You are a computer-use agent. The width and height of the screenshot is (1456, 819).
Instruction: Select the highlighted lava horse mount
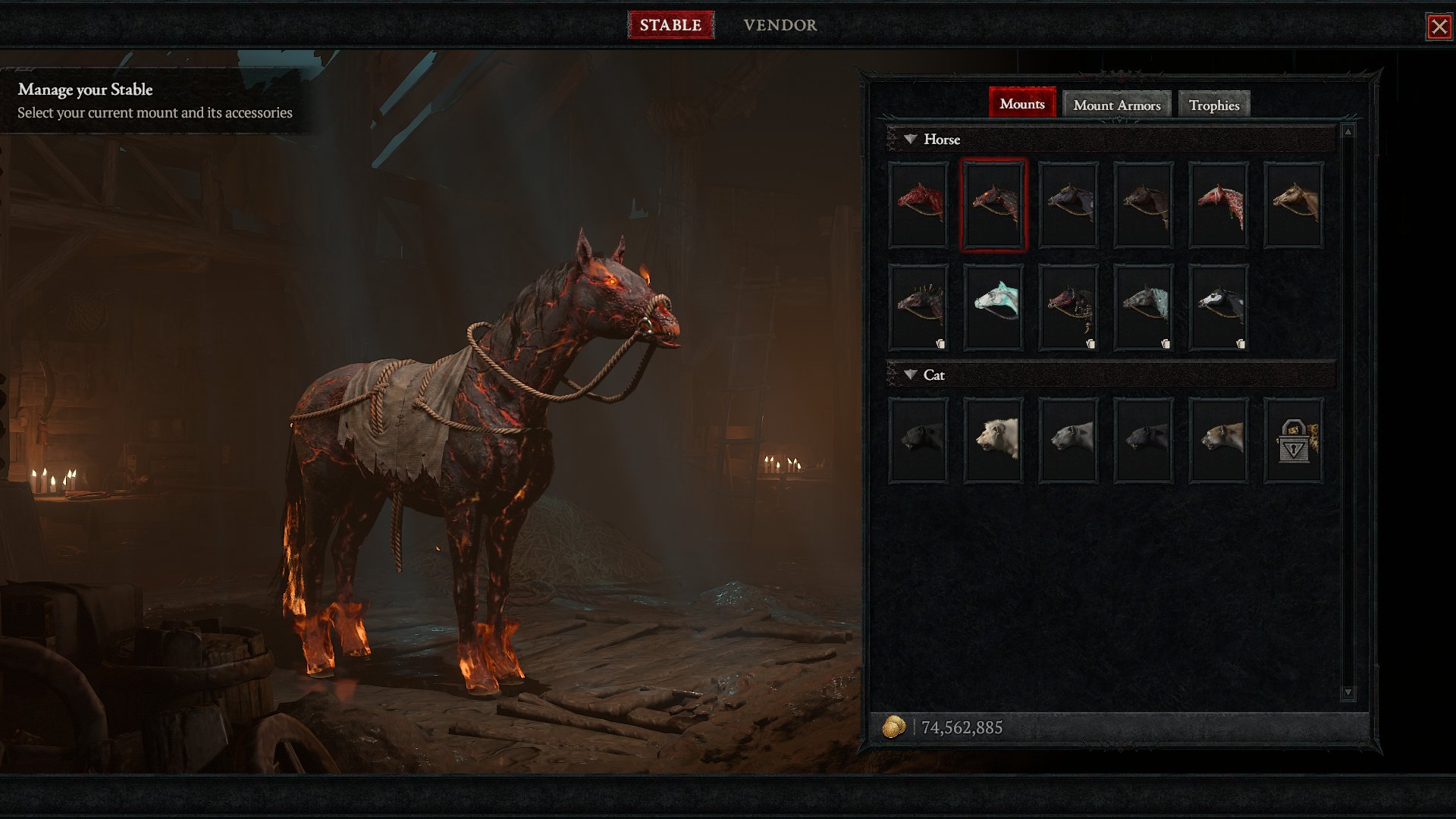coord(993,205)
